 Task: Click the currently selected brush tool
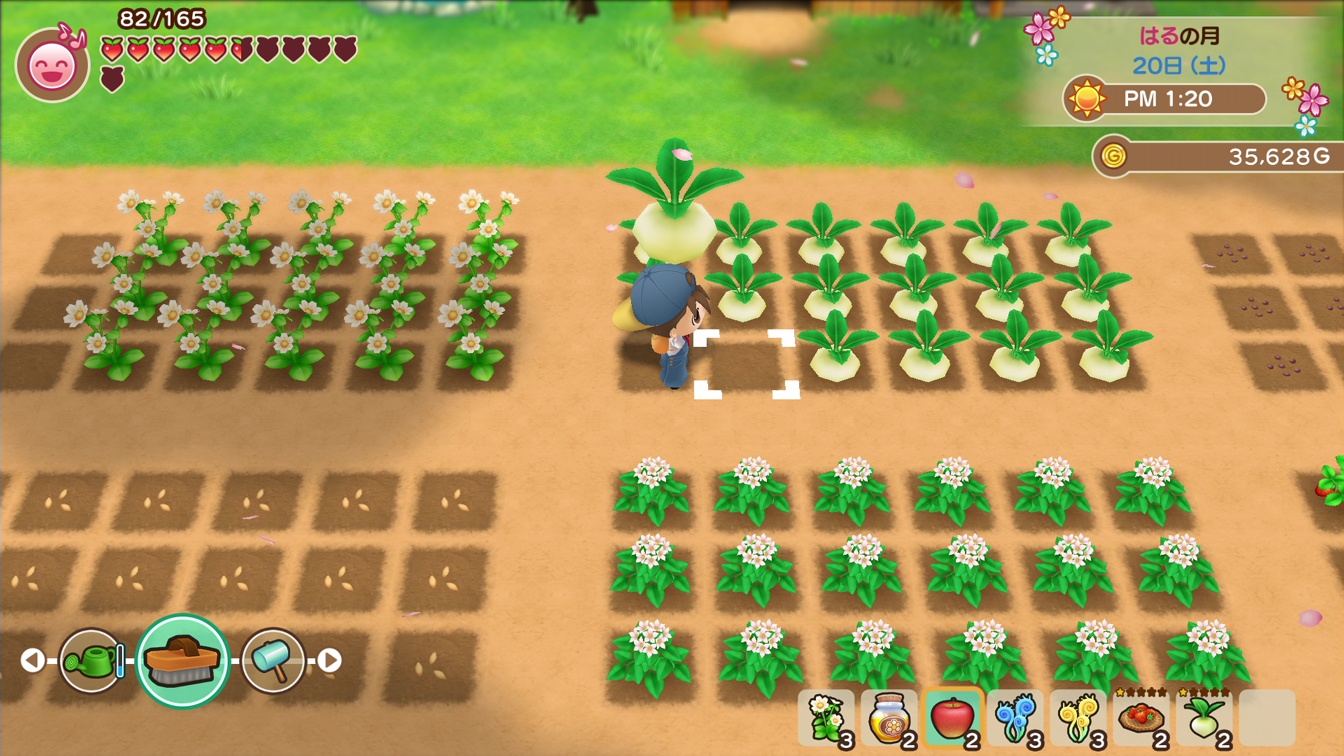coord(184,662)
